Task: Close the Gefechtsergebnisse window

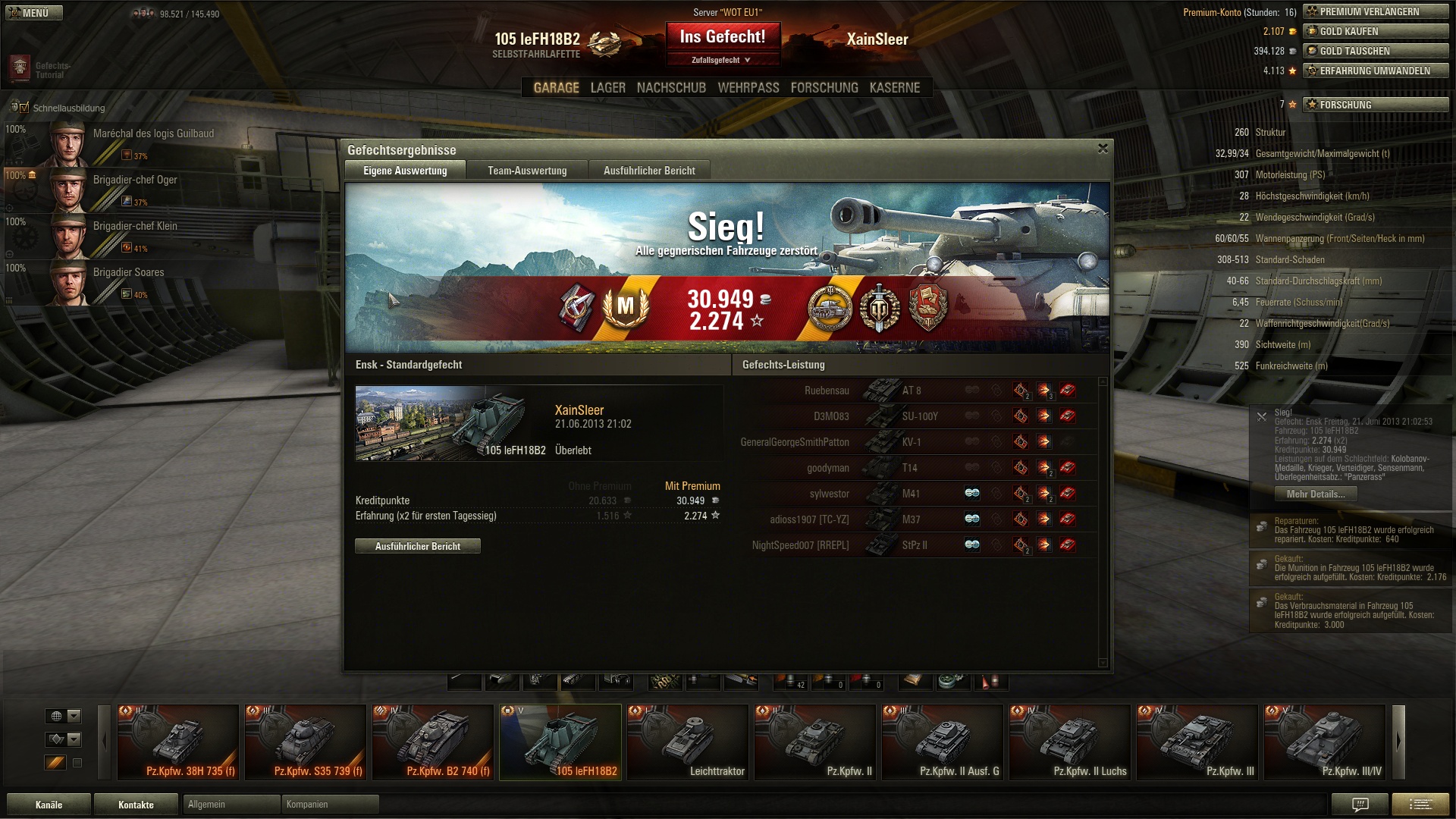Action: (x=1103, y=149)
